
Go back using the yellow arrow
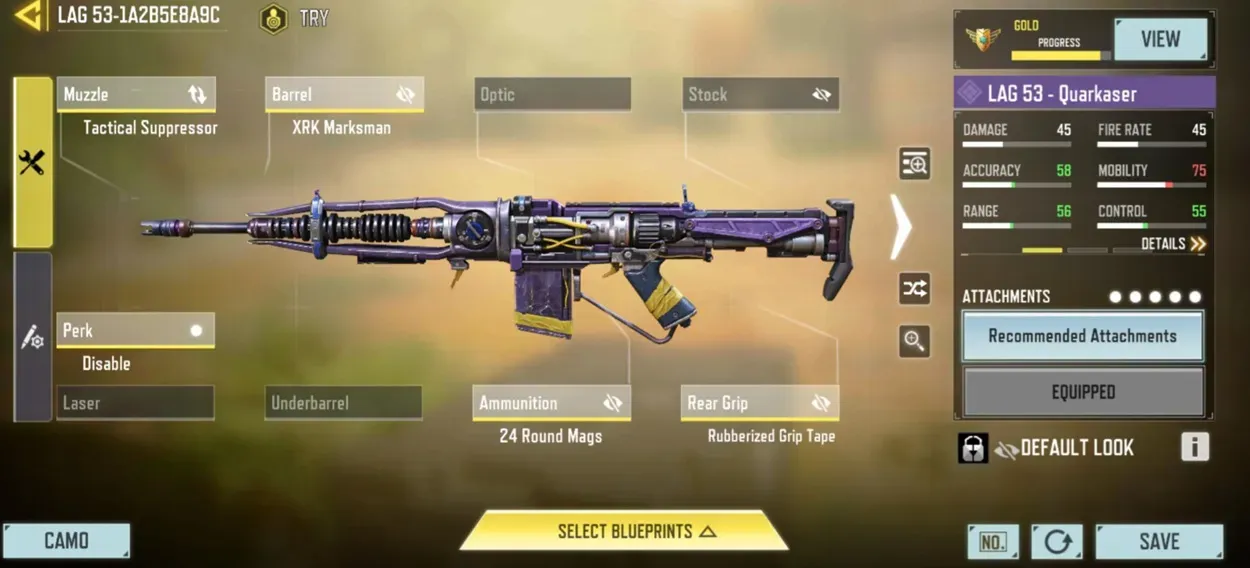point(28,16)
